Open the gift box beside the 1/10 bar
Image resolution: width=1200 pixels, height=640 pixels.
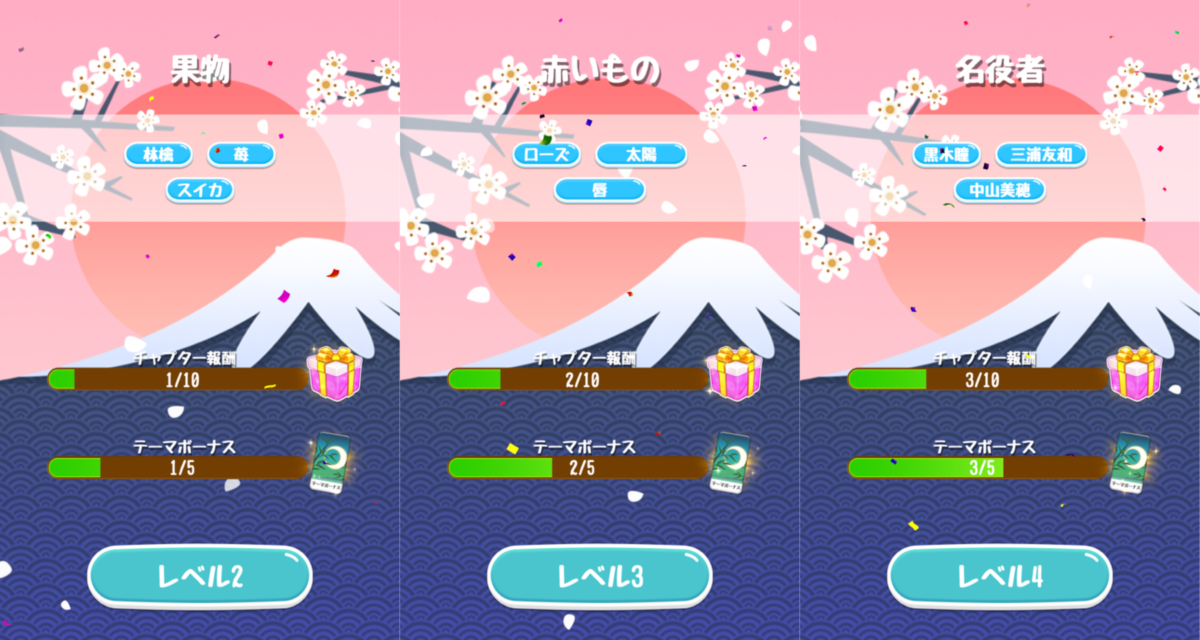334,373
